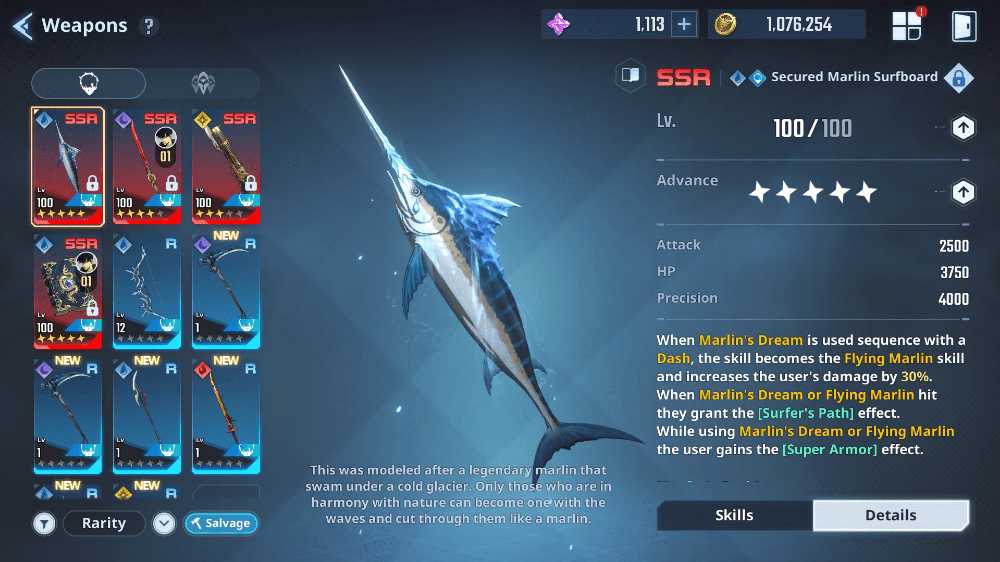Screen dimensions: 1000x562
Task: Switch to the hunter weapons tab
Action: [x=88, y=83]
